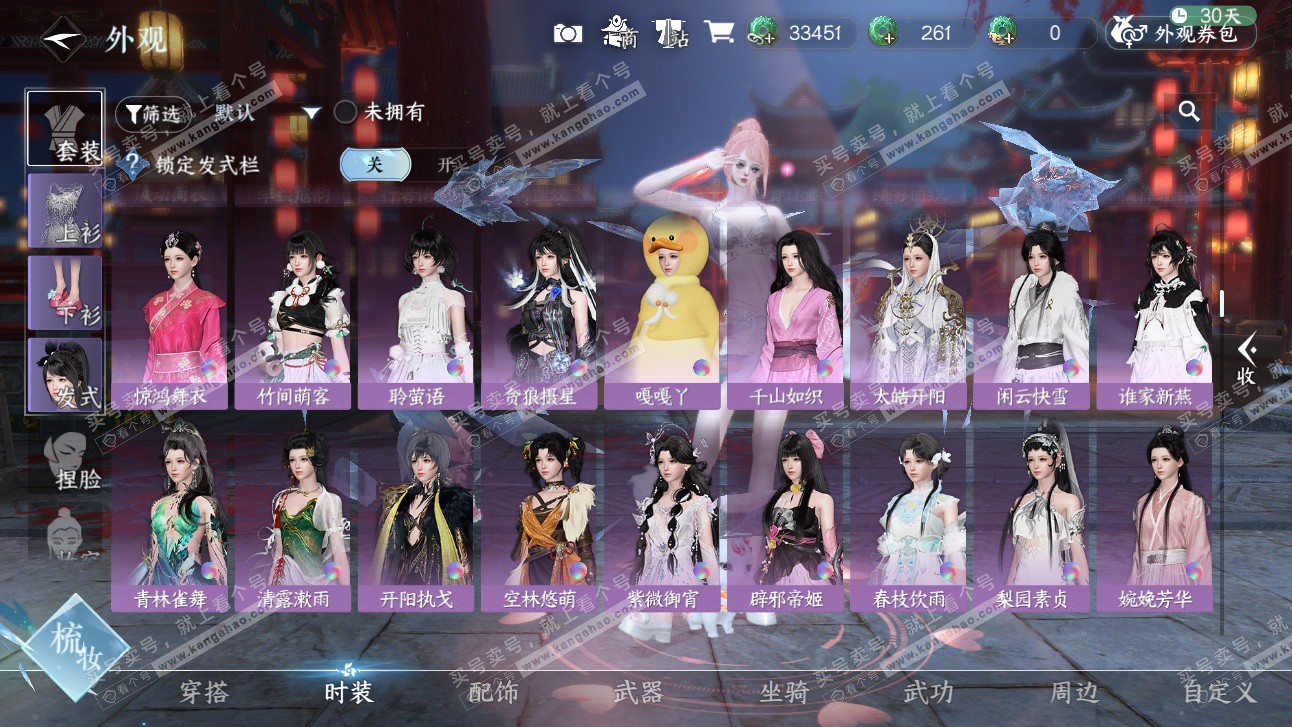Screen dimensions: 1292x727
Task: Select the 发式 hairstyle category
Action: pyautogui.click(x=65, y=375)
